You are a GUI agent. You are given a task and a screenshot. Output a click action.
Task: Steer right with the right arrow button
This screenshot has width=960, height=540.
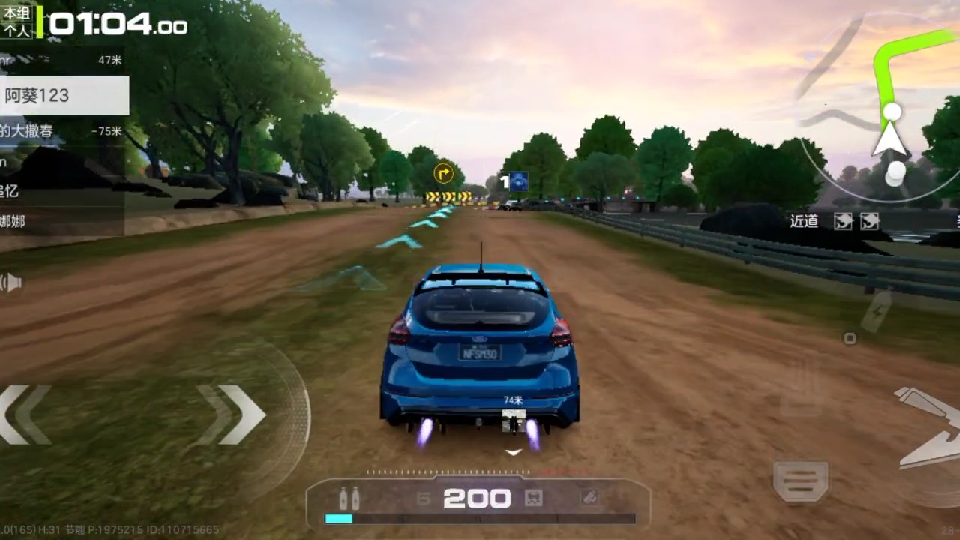[x=234, y=414]
